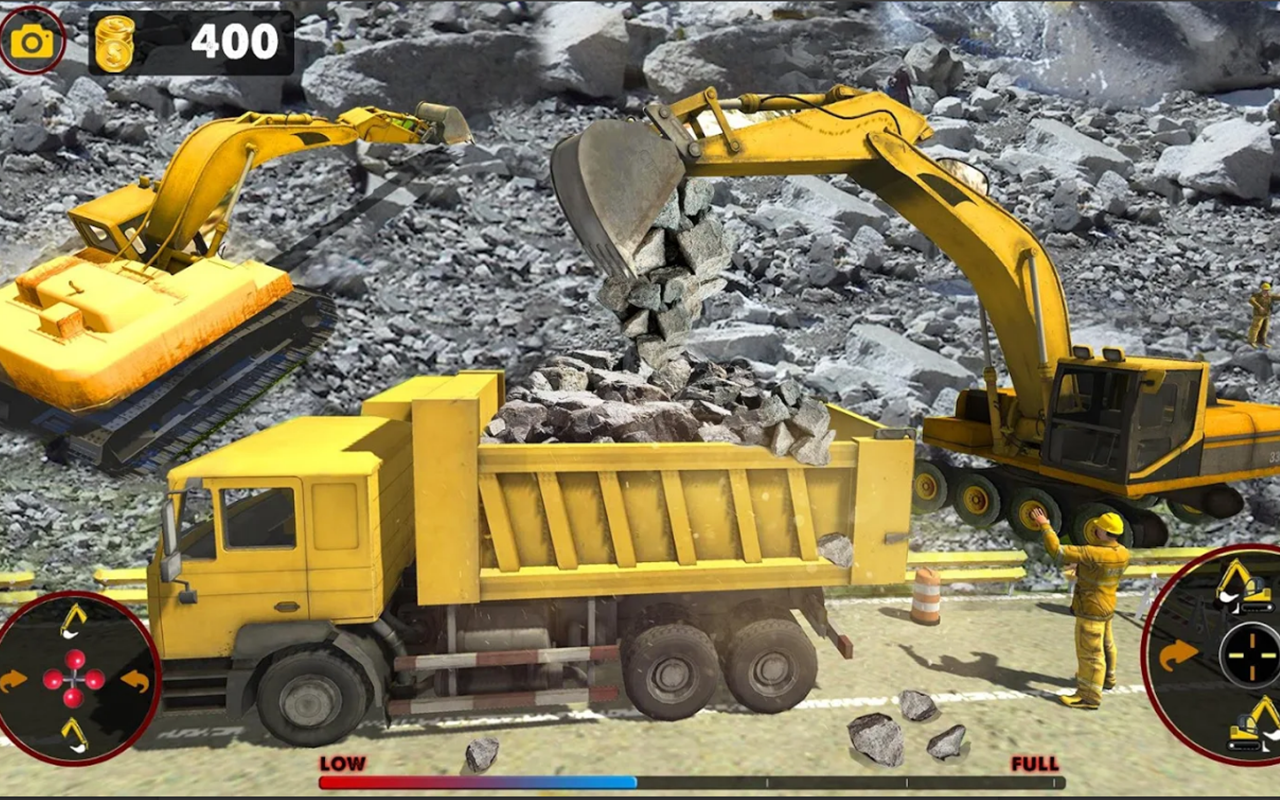Click the LOW fuel label

(340, 763)
